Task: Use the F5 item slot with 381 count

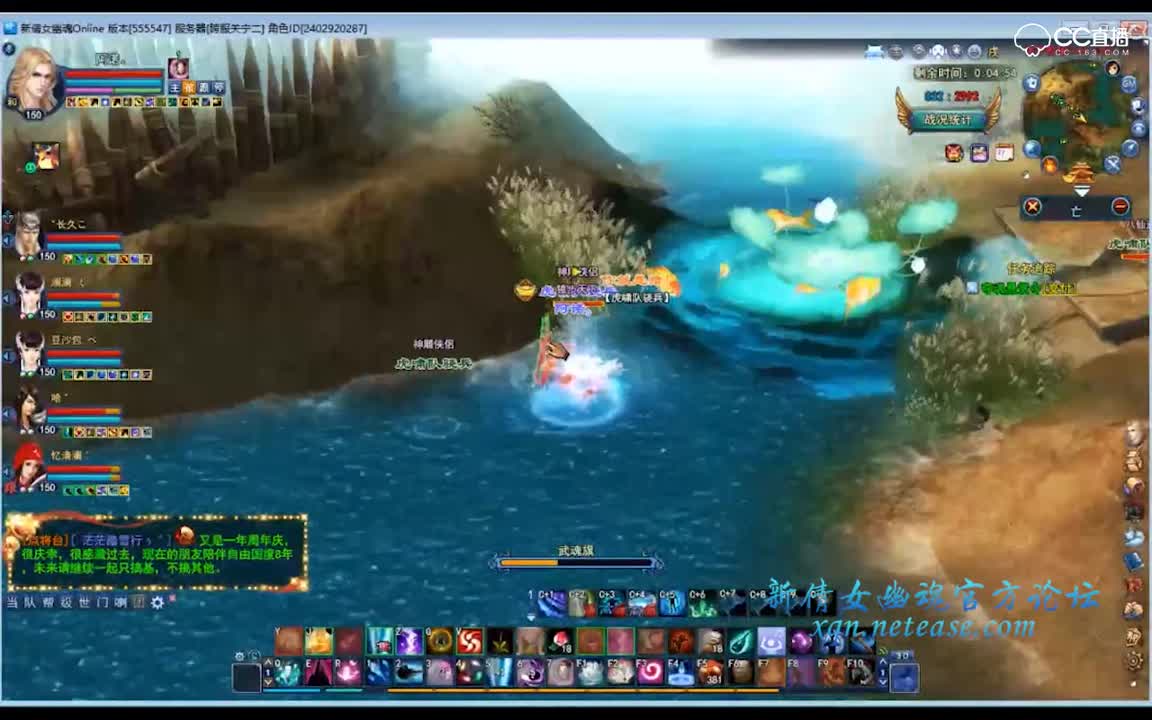Action: [x=710, y=671]
